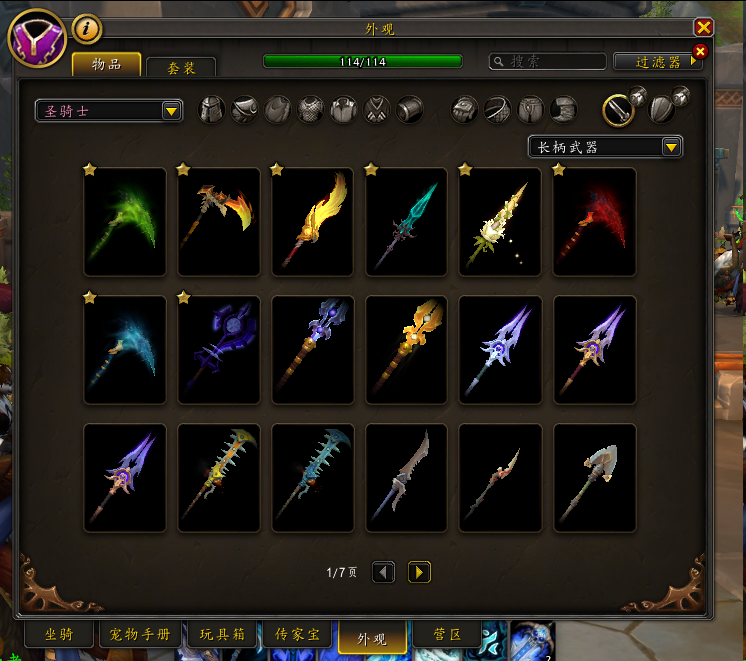
Task: Pick the green glowing scythe appearance
Action: point(125,221)
